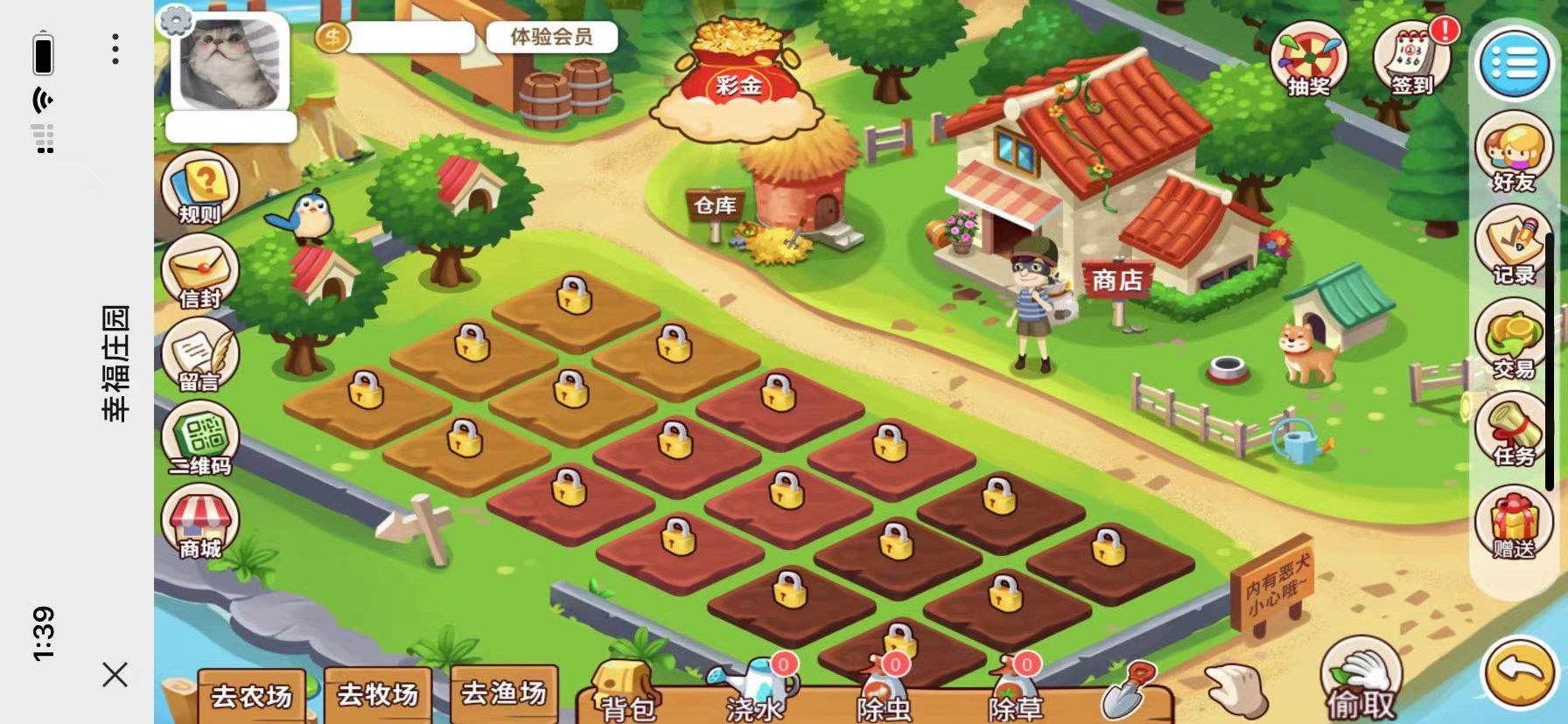Select the 除虫 pest removal tool
The height and width of the screenshot is (724, 1568).
tap(884, 693)
